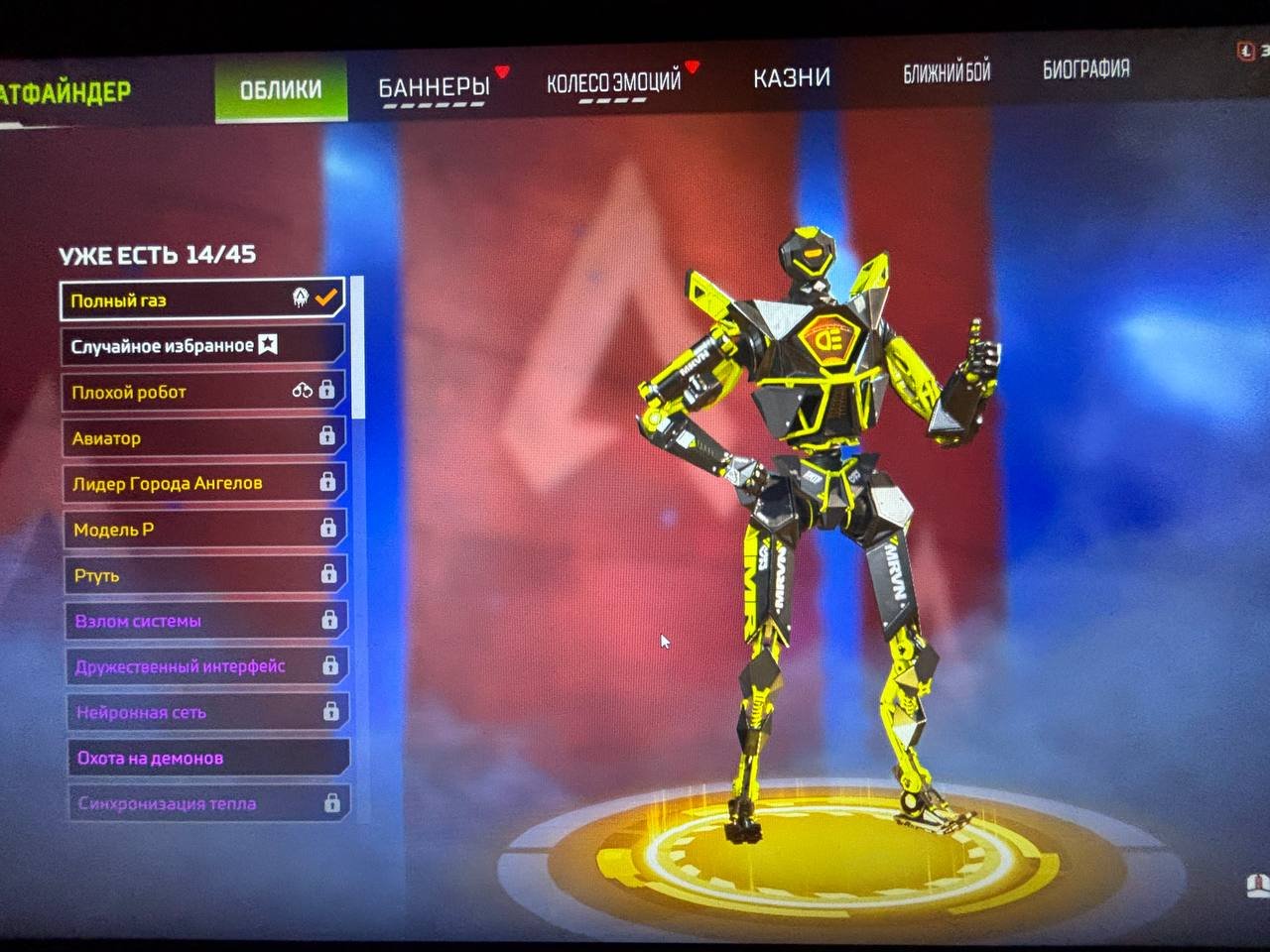Click the skin list scrollbar

358,347
